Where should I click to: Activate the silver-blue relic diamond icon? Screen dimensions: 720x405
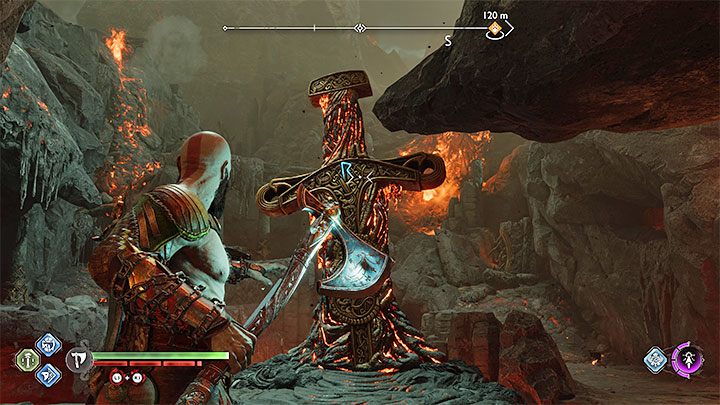(656, 359)
